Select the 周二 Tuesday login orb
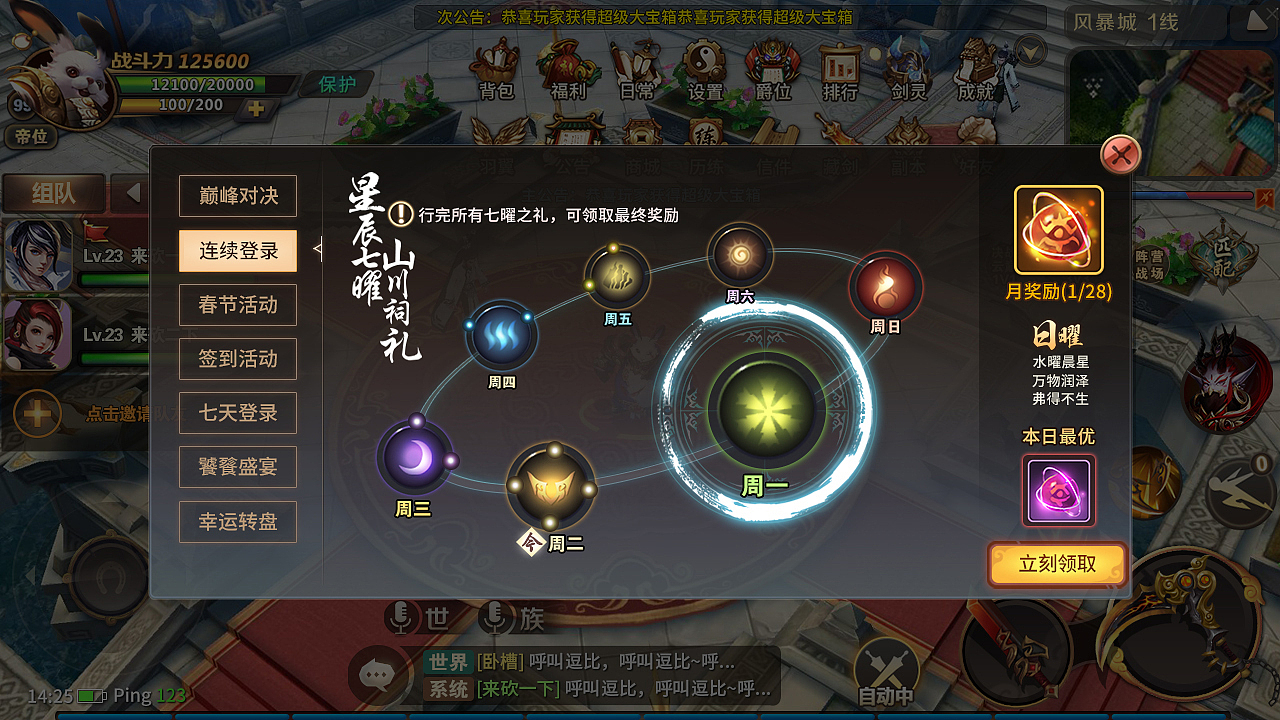 (554, 490)
